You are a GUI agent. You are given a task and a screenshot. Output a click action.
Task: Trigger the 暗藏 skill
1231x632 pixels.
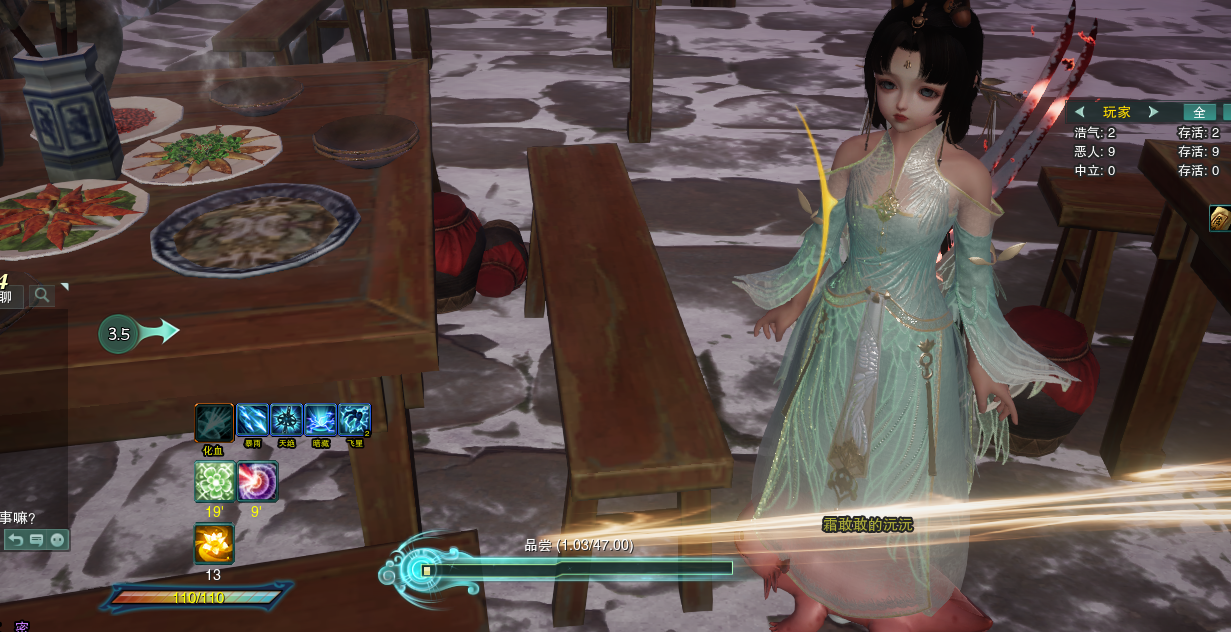coord(320,420)
